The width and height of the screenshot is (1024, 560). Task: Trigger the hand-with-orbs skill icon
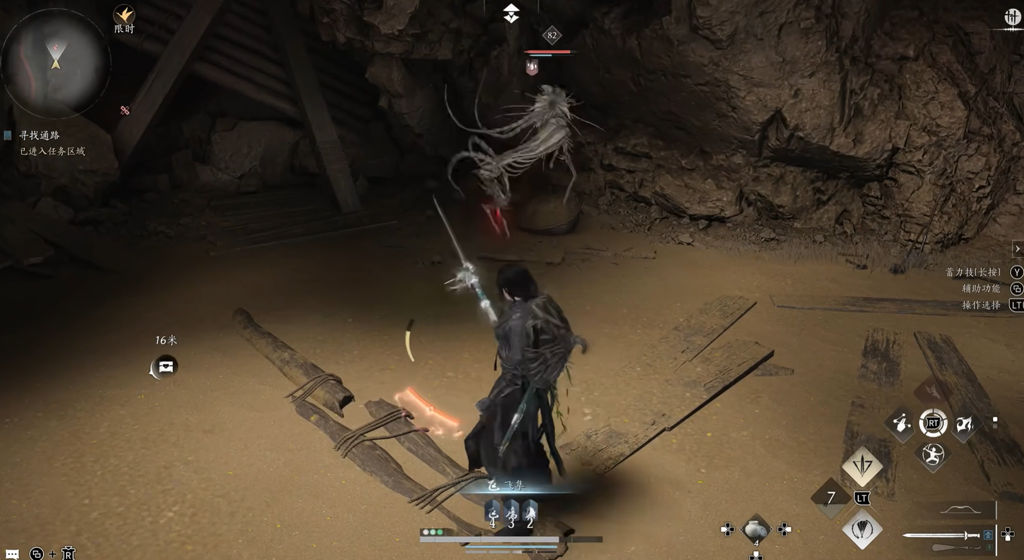(901, 423)
